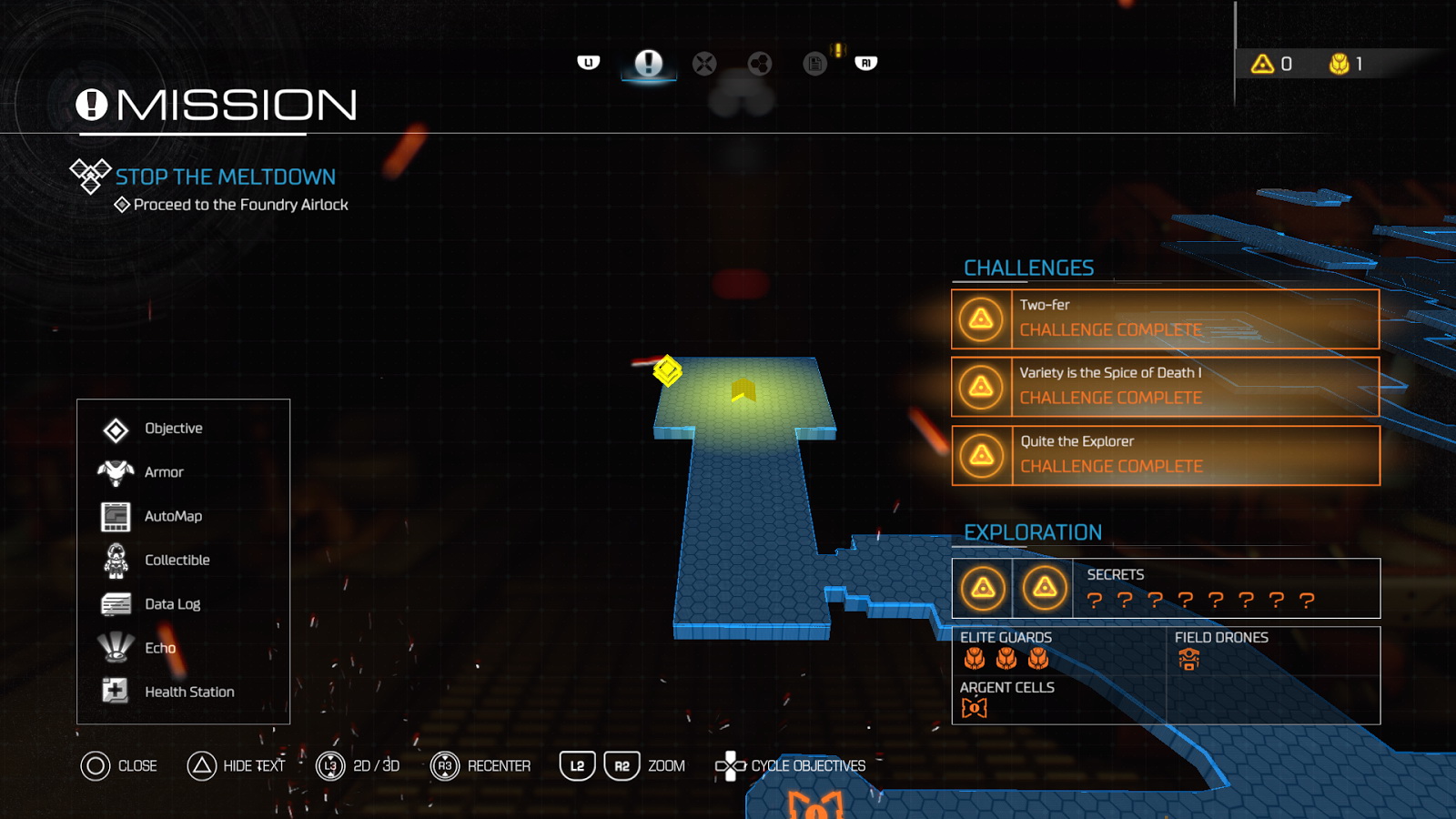The height and width of the screenshot is (819, 1456).
Task: Click the Field Drones tracker
Action: pos(1220,650)
